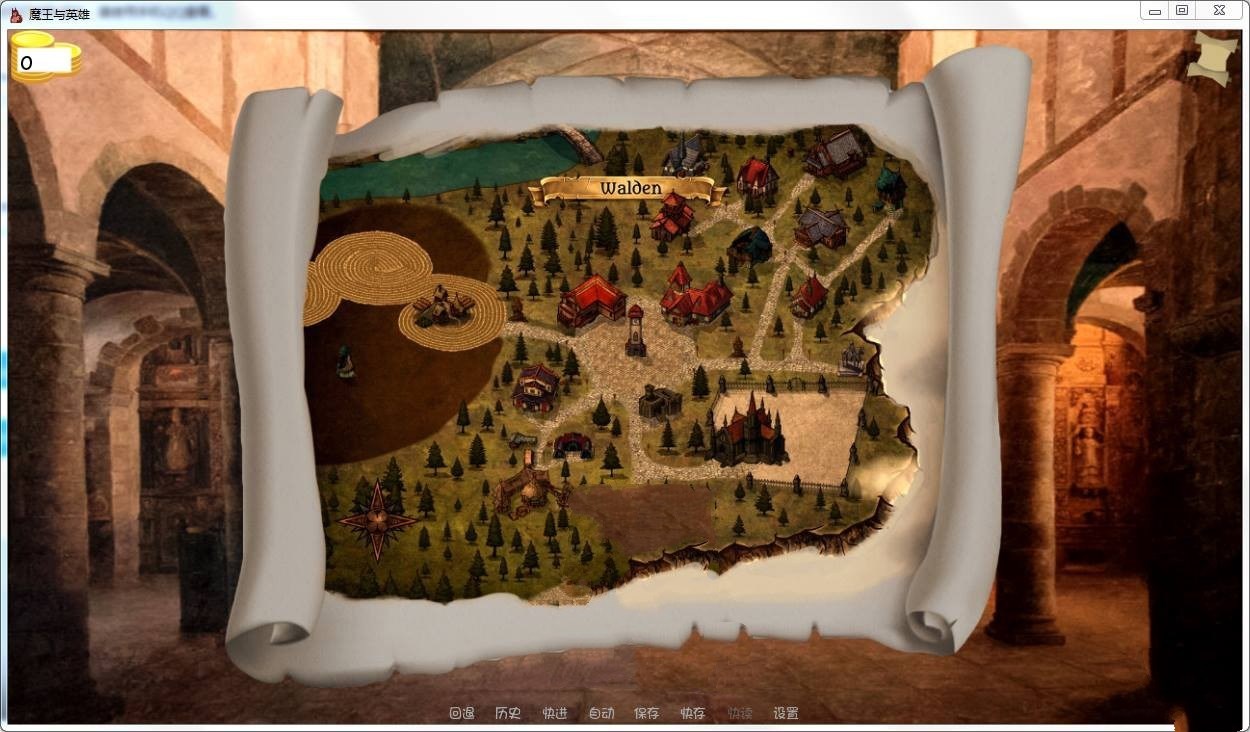The image size is (1250, 732).
Task: Open the 设置 settings menu
Action: tap(786, 713)
